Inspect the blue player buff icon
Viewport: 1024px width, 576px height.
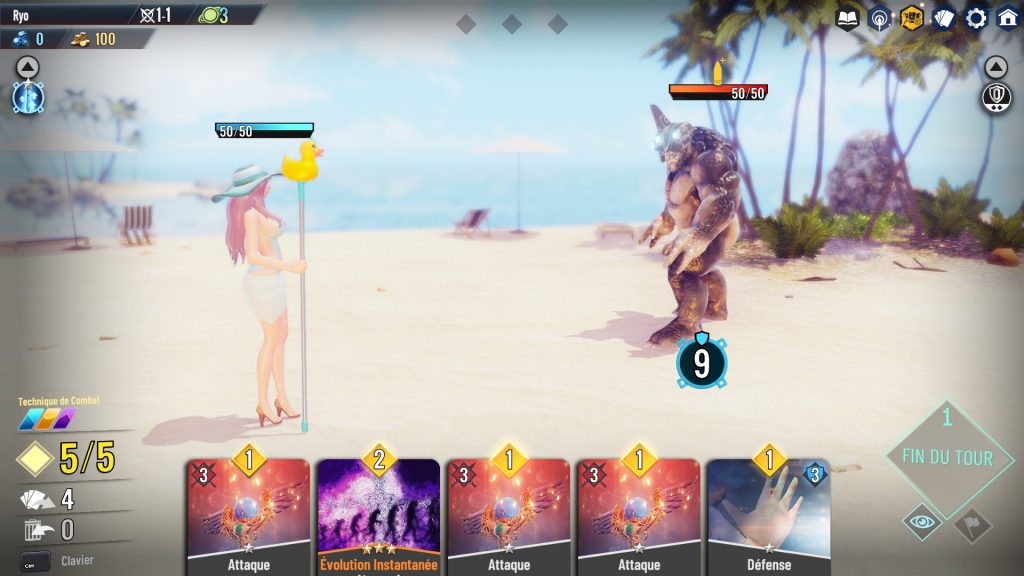coord(27,97)
